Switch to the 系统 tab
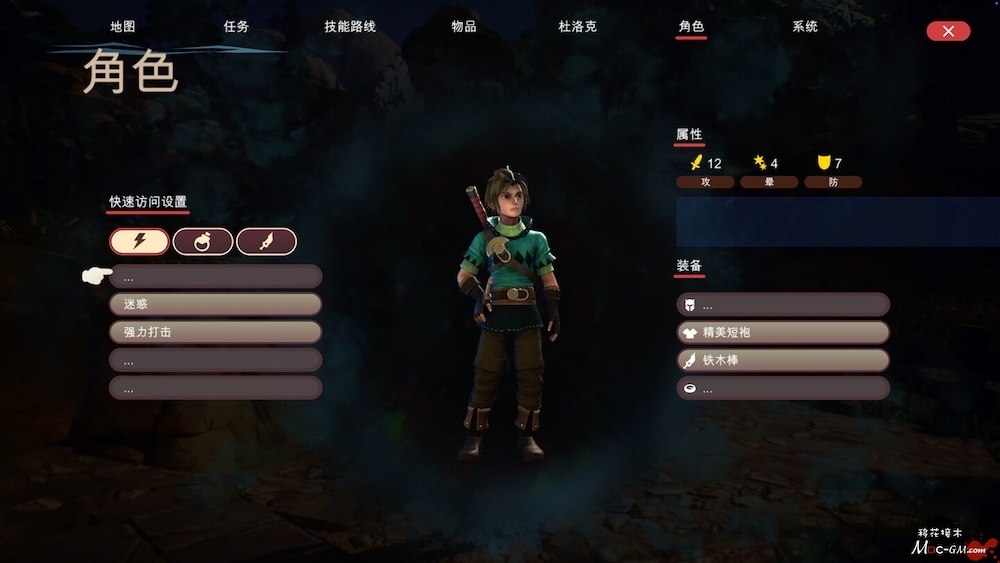 click(x=805, y=26)
